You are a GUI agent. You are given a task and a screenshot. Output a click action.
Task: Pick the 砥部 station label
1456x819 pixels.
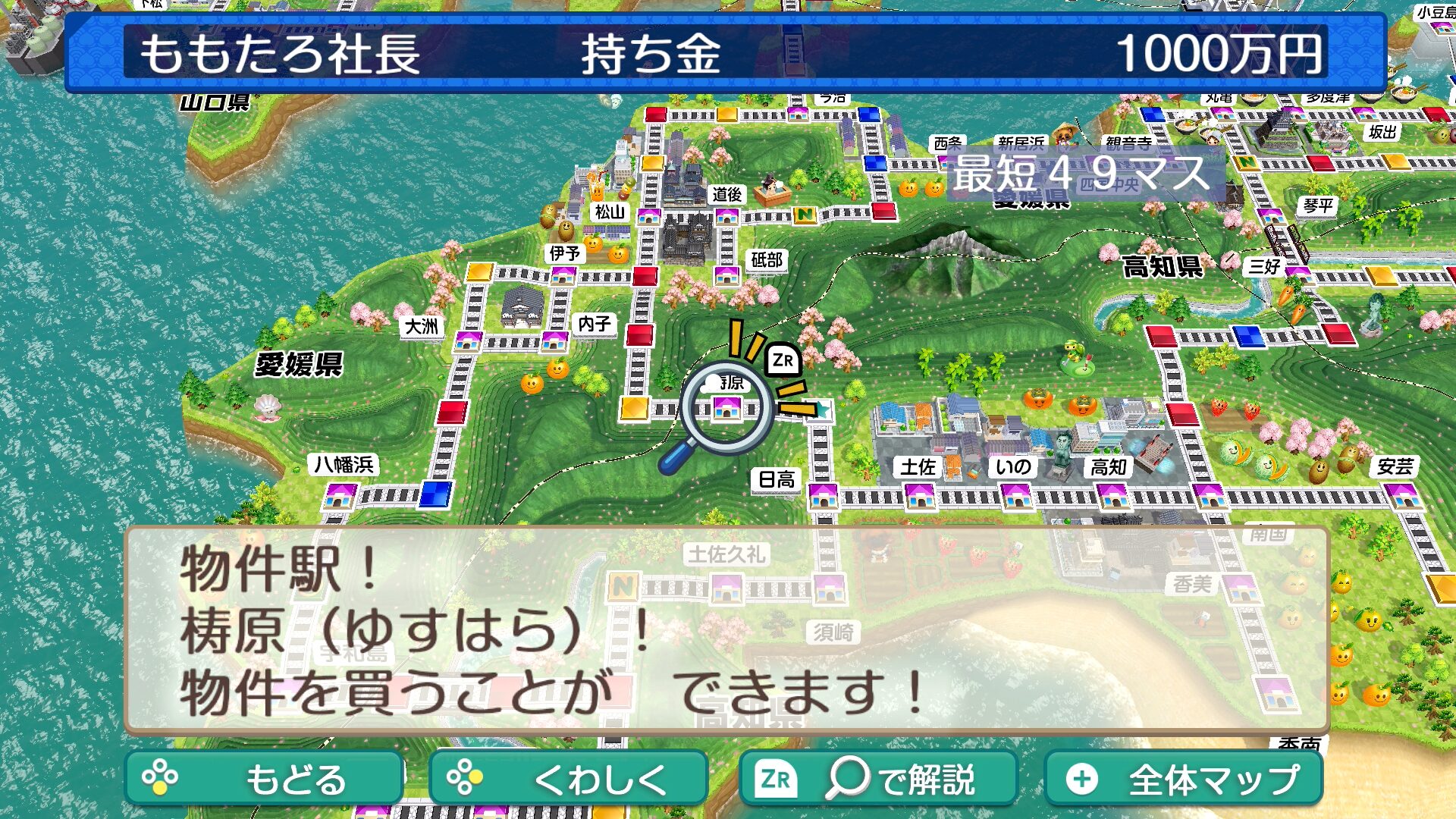(766, 260)
